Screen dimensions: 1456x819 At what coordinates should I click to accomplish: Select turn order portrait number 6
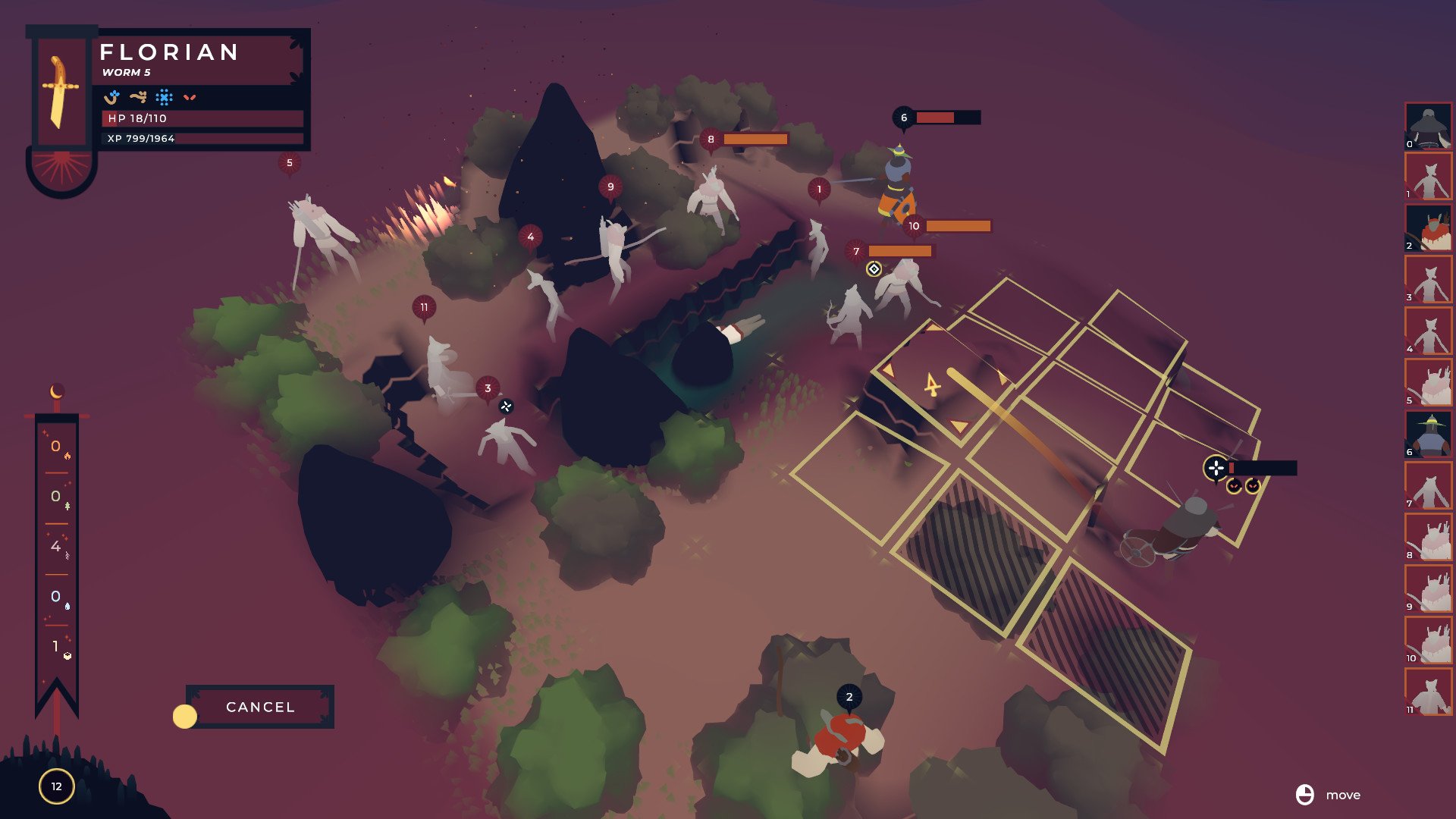point(1429,435)
